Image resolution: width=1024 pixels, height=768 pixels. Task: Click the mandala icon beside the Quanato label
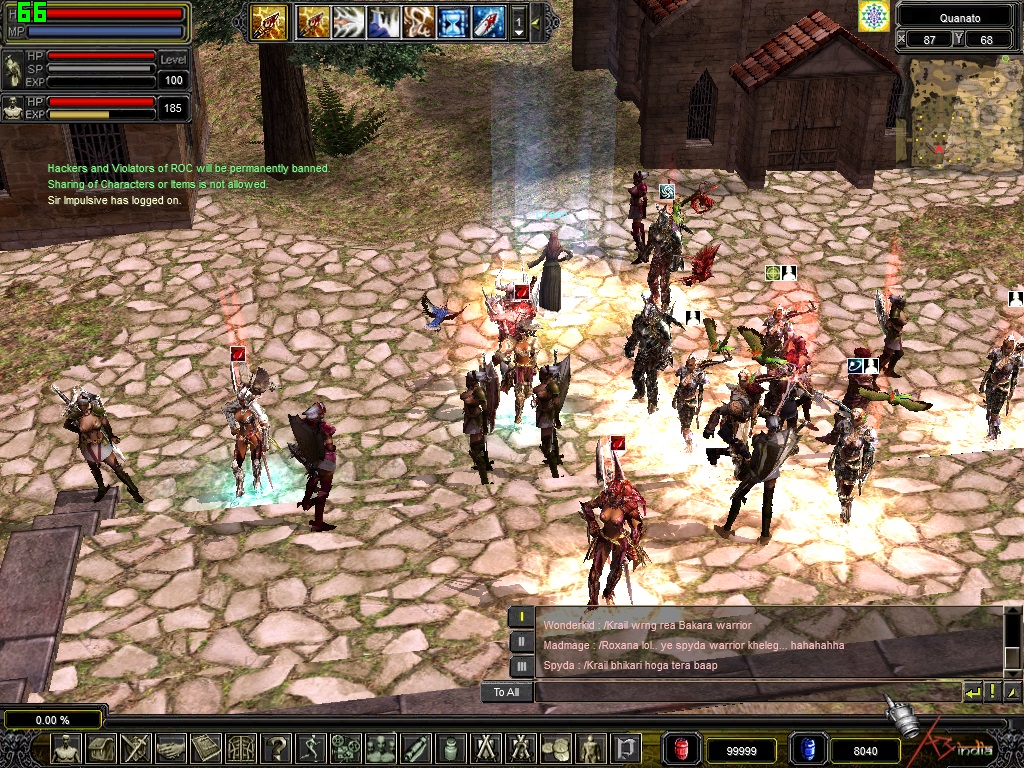click(873, 16)
